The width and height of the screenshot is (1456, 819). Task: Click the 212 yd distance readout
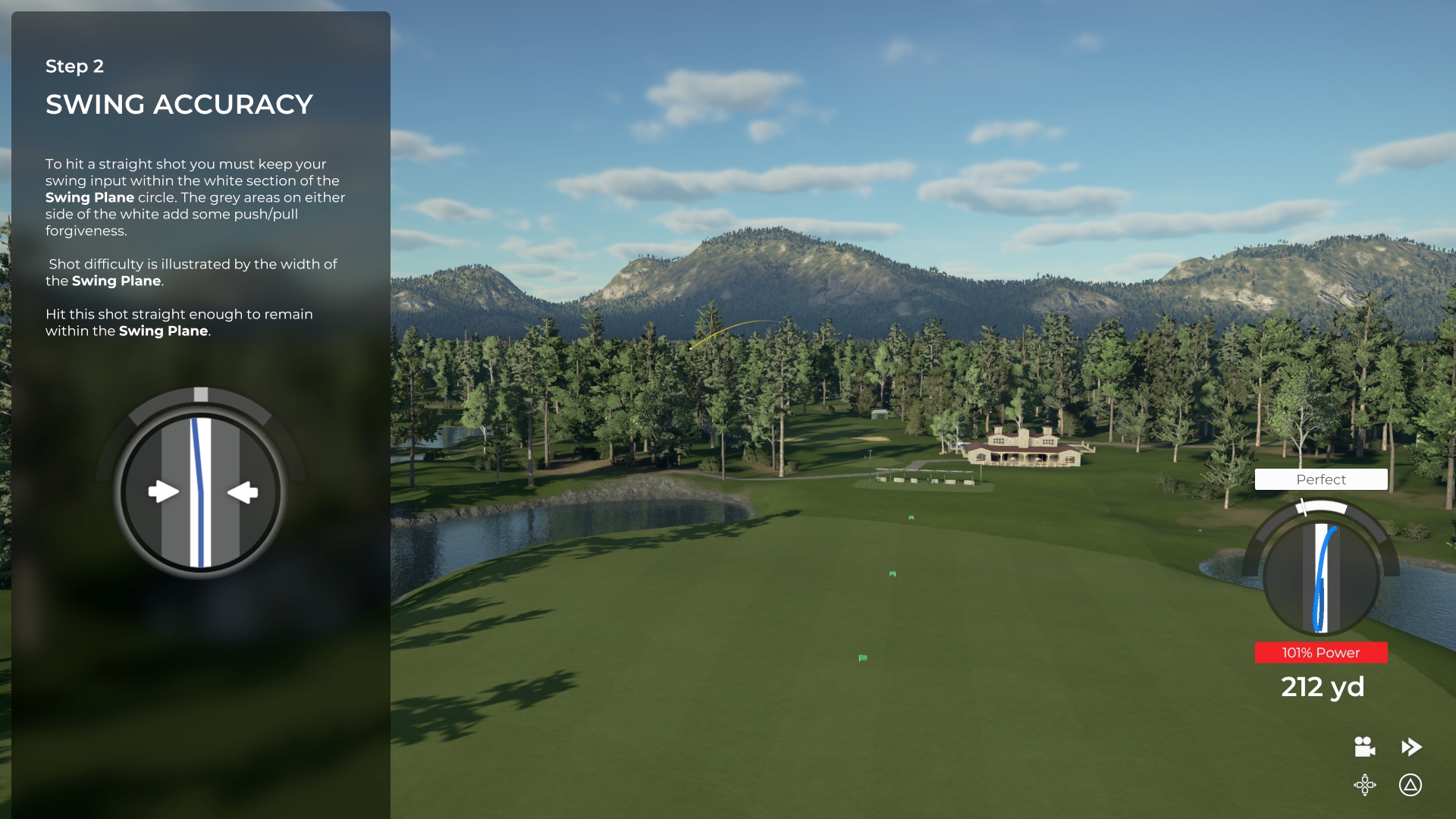(1321, 686)
